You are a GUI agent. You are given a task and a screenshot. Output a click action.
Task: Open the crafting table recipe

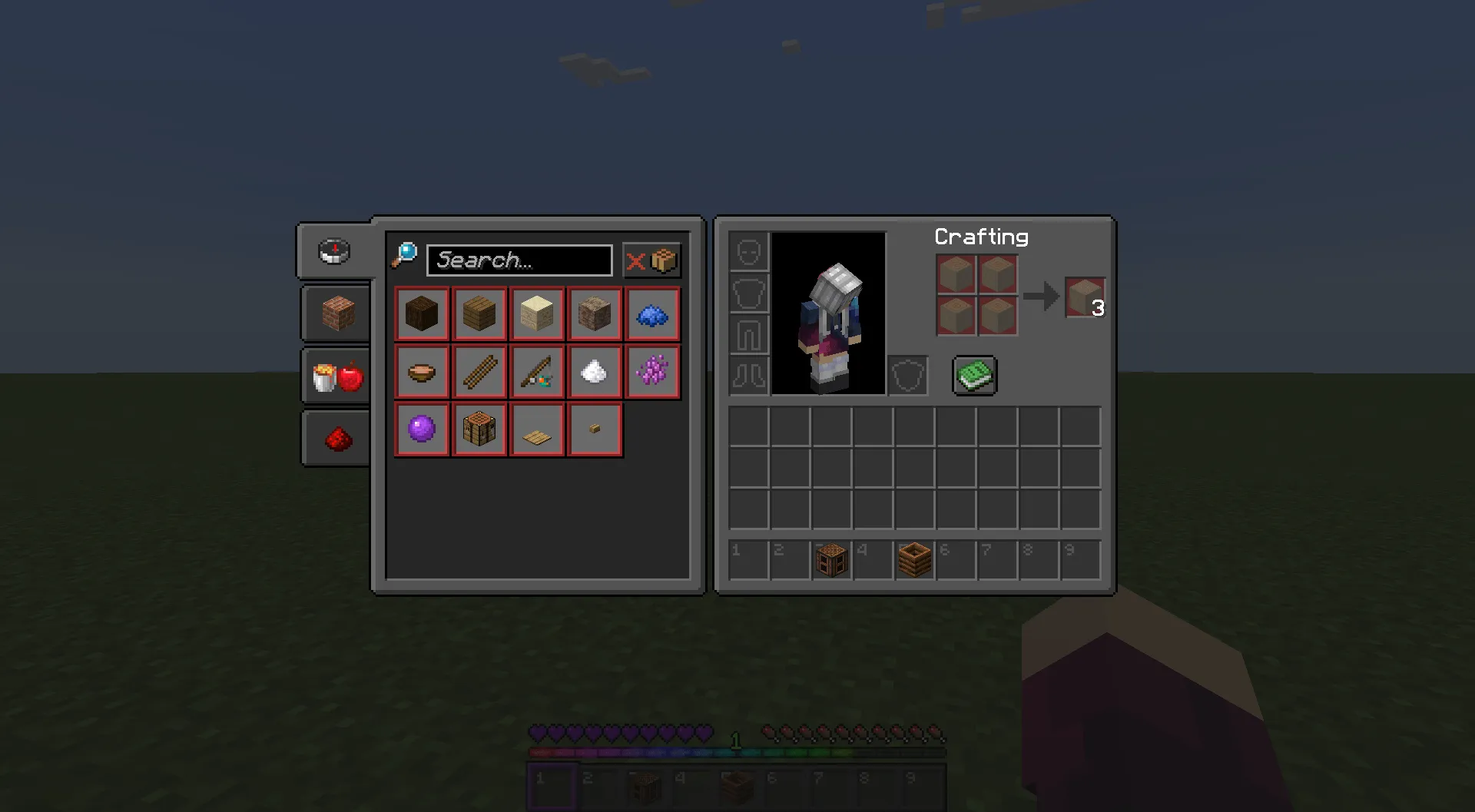[479, 429]
